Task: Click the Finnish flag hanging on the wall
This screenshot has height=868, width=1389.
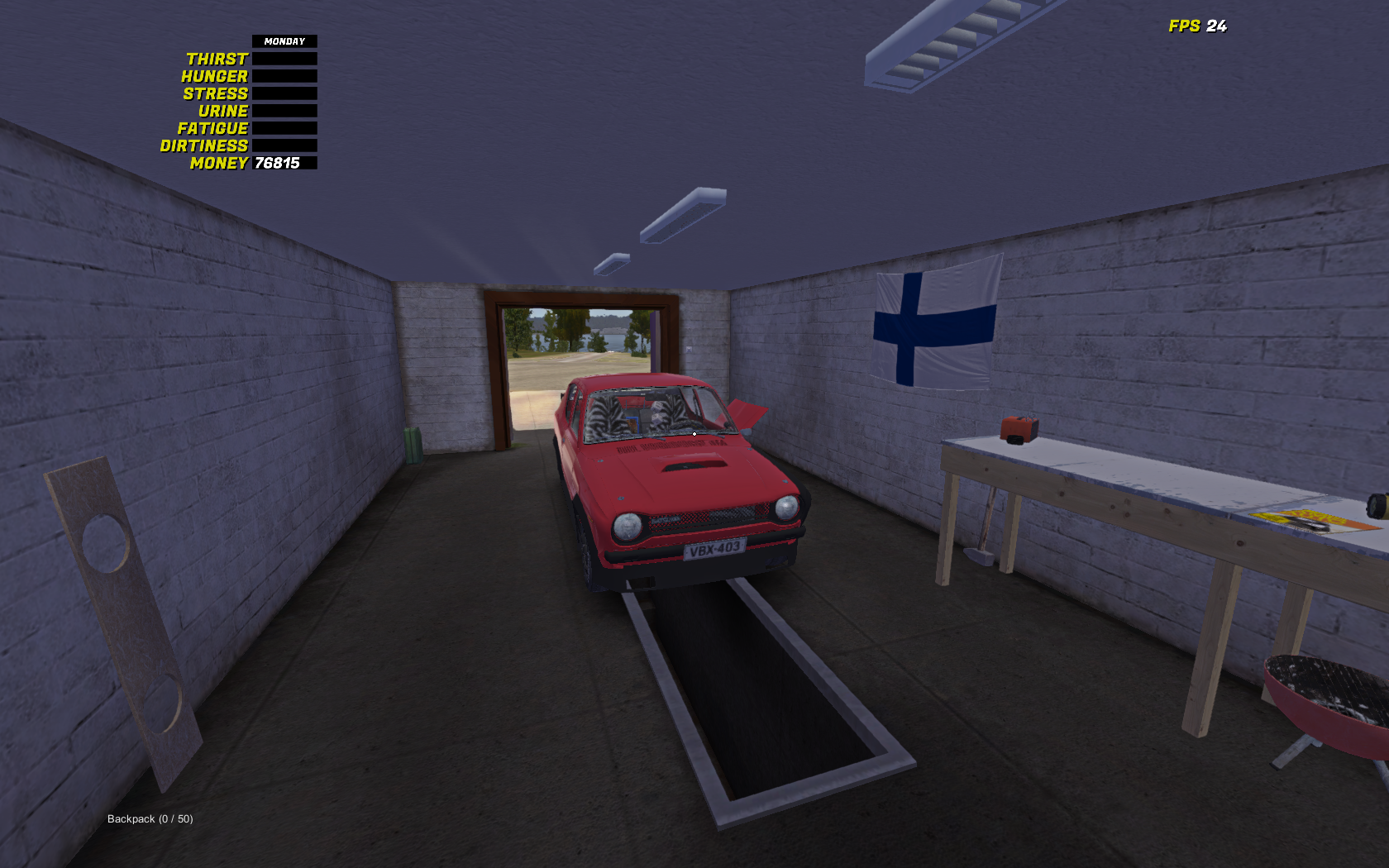Action: pyautogui.click(x=935, y=322)
